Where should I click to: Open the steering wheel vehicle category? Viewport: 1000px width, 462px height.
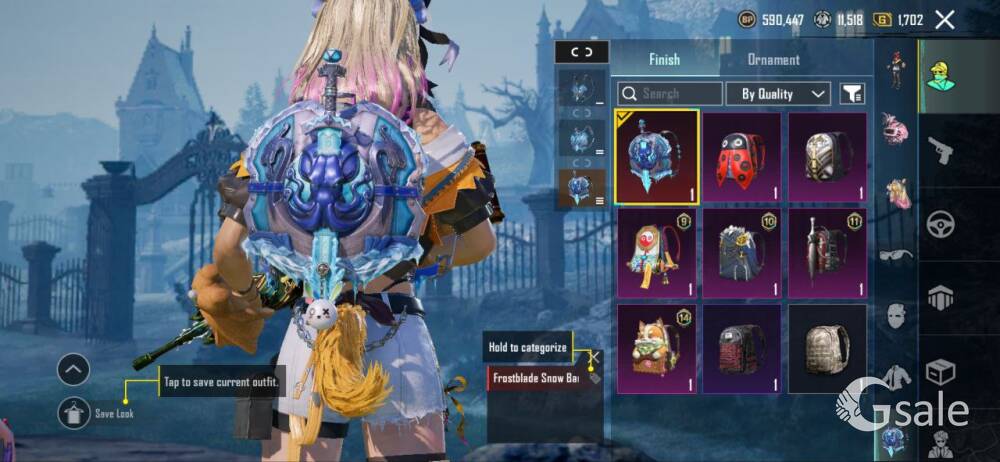coord(940,225)
